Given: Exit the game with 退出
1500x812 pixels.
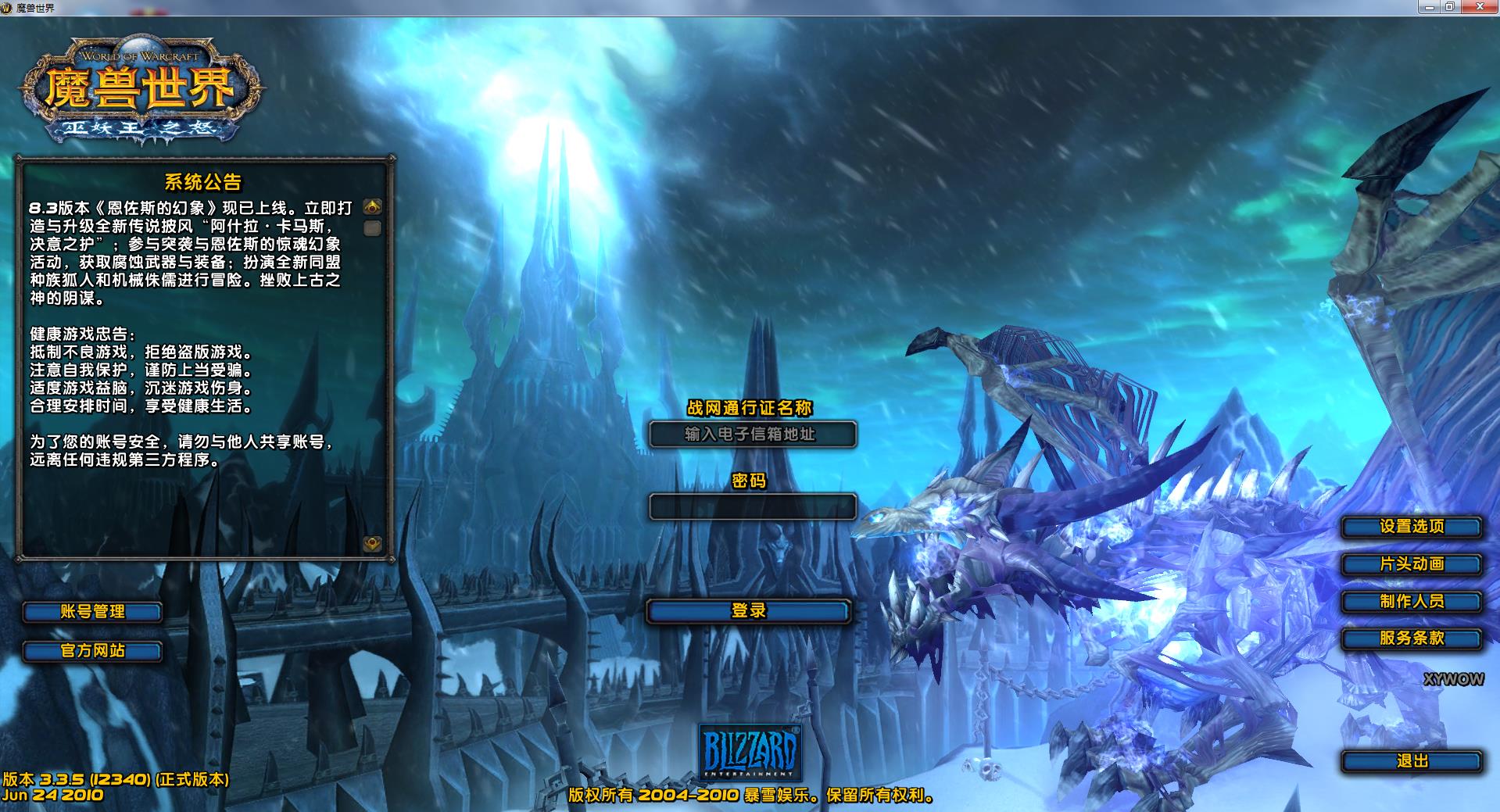Looking at the screenshot, I should click(x=1411, y=761).
